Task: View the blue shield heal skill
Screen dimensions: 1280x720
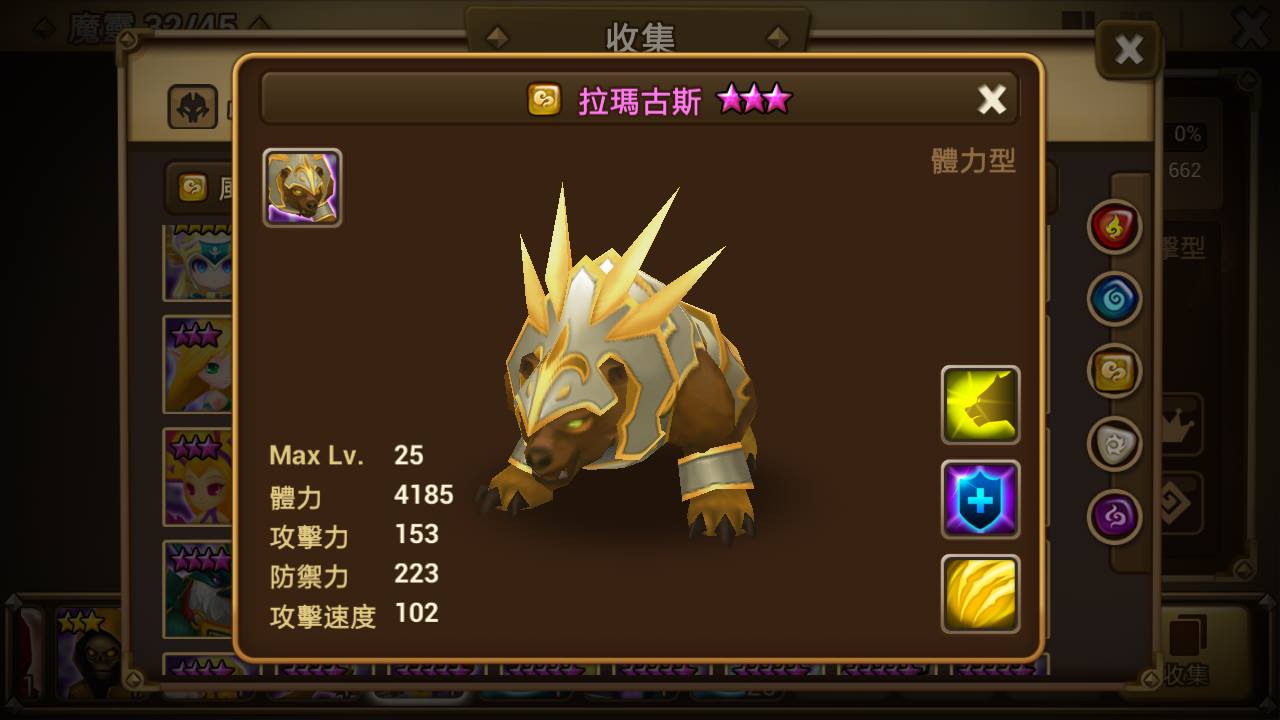Action: pos(980,499)
